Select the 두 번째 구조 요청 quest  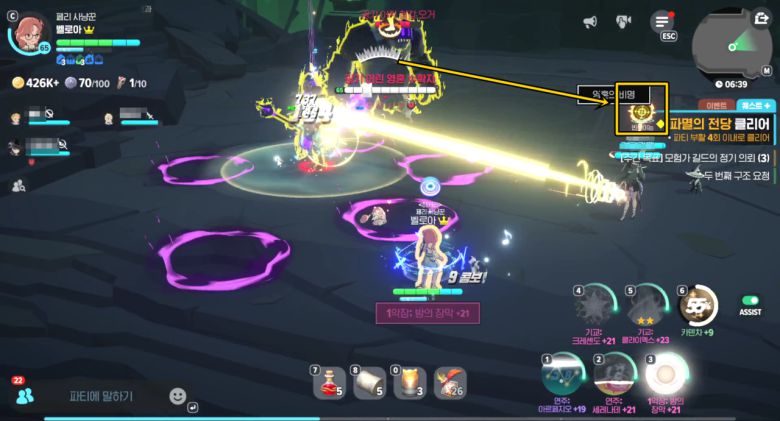(735, 174)
